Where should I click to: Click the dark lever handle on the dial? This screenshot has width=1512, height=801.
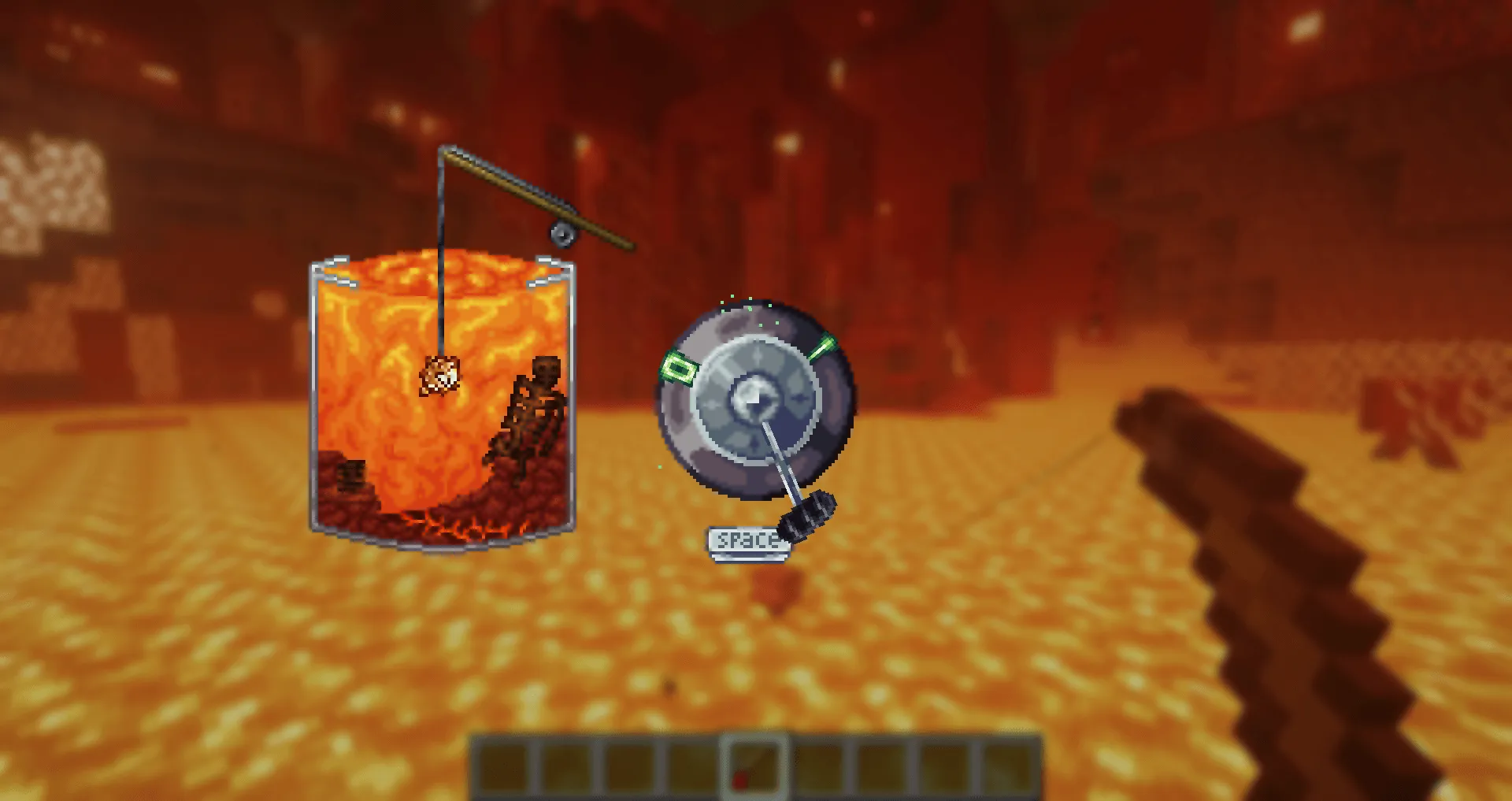pos(806,517)
